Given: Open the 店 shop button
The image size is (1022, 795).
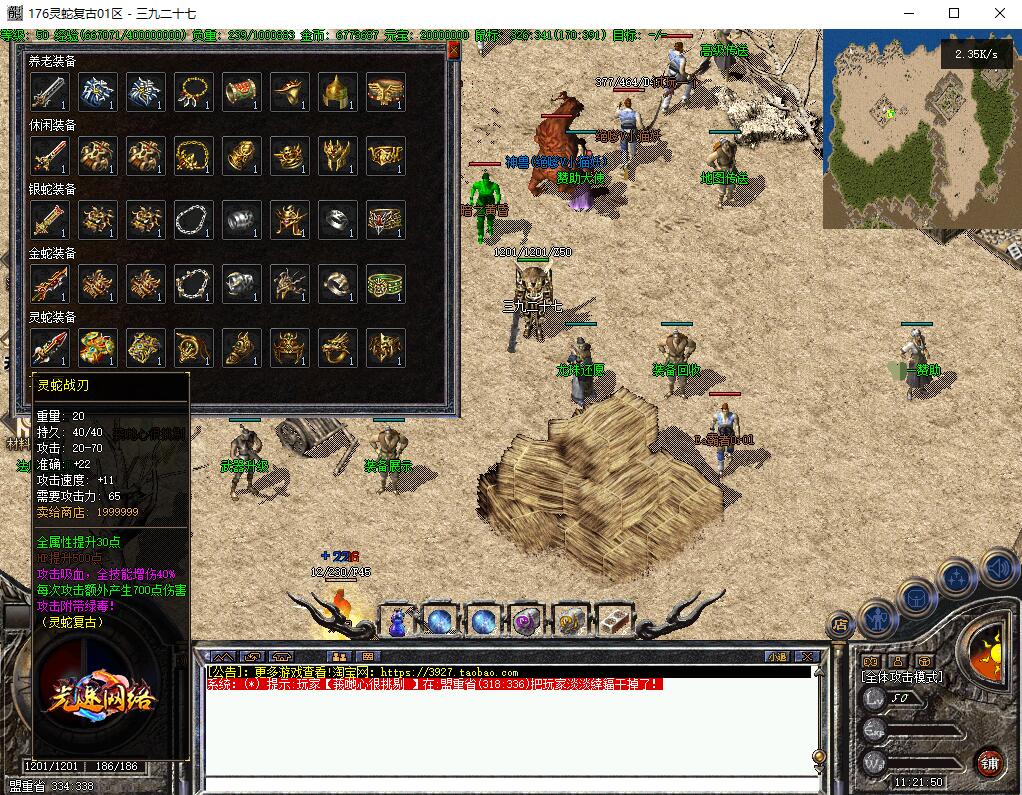Looking at the screenshot, I should pyautogui.click(x=839, y=625).
